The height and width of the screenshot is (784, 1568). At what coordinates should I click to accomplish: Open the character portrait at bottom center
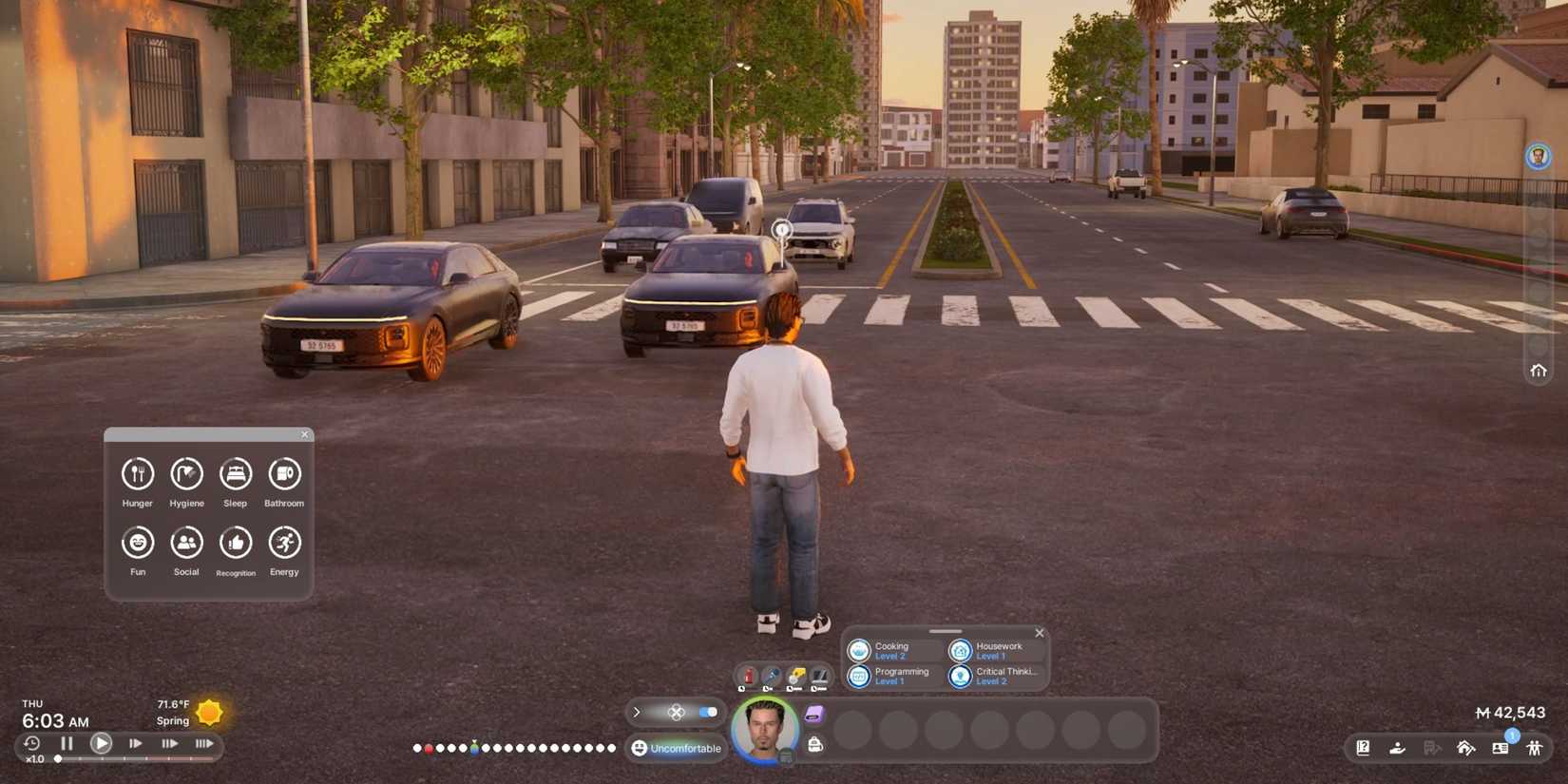tap(764, 730)
